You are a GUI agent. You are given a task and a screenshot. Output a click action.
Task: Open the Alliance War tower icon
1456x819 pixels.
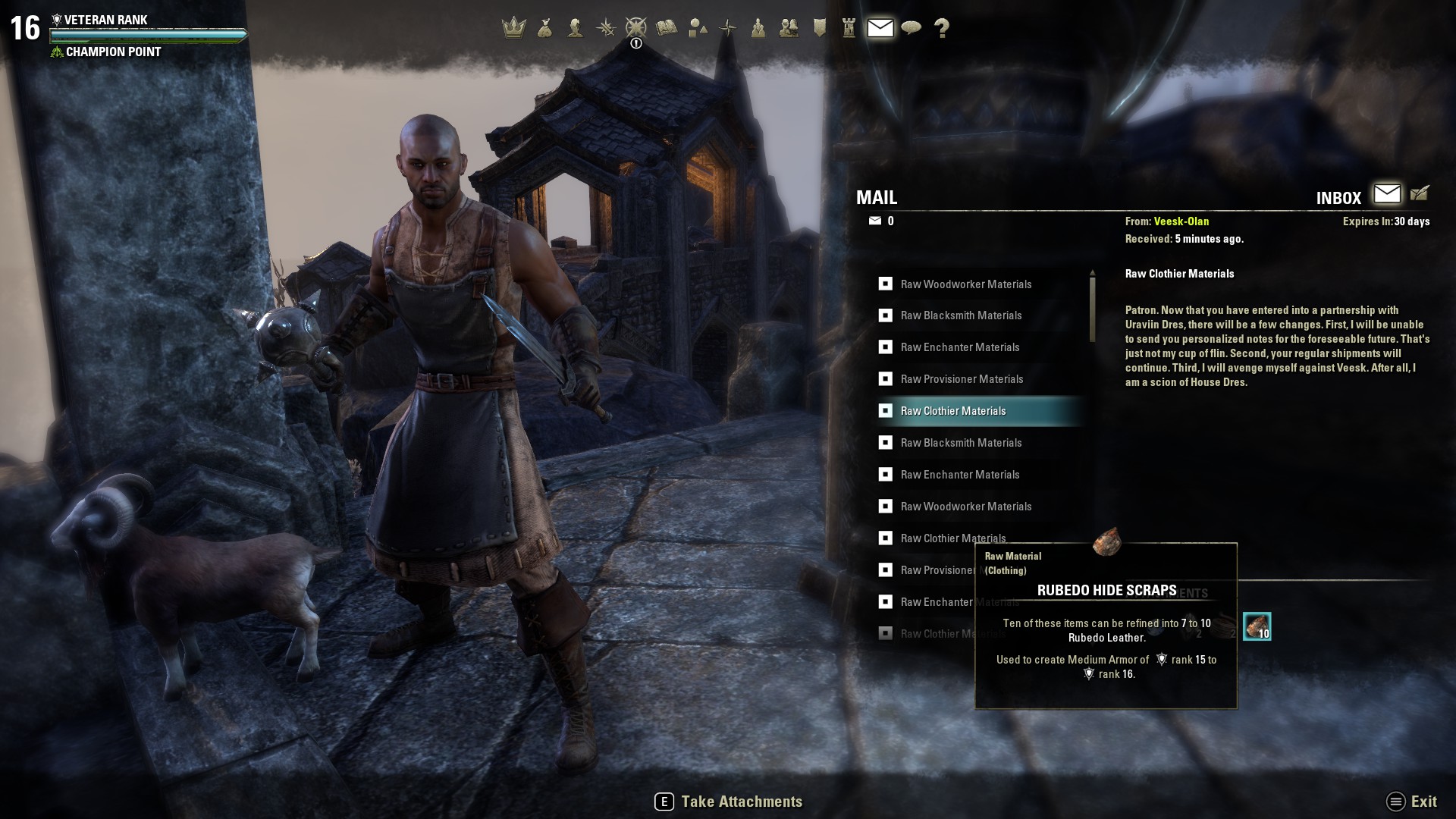pyautogui.click(x=849, y=28)
